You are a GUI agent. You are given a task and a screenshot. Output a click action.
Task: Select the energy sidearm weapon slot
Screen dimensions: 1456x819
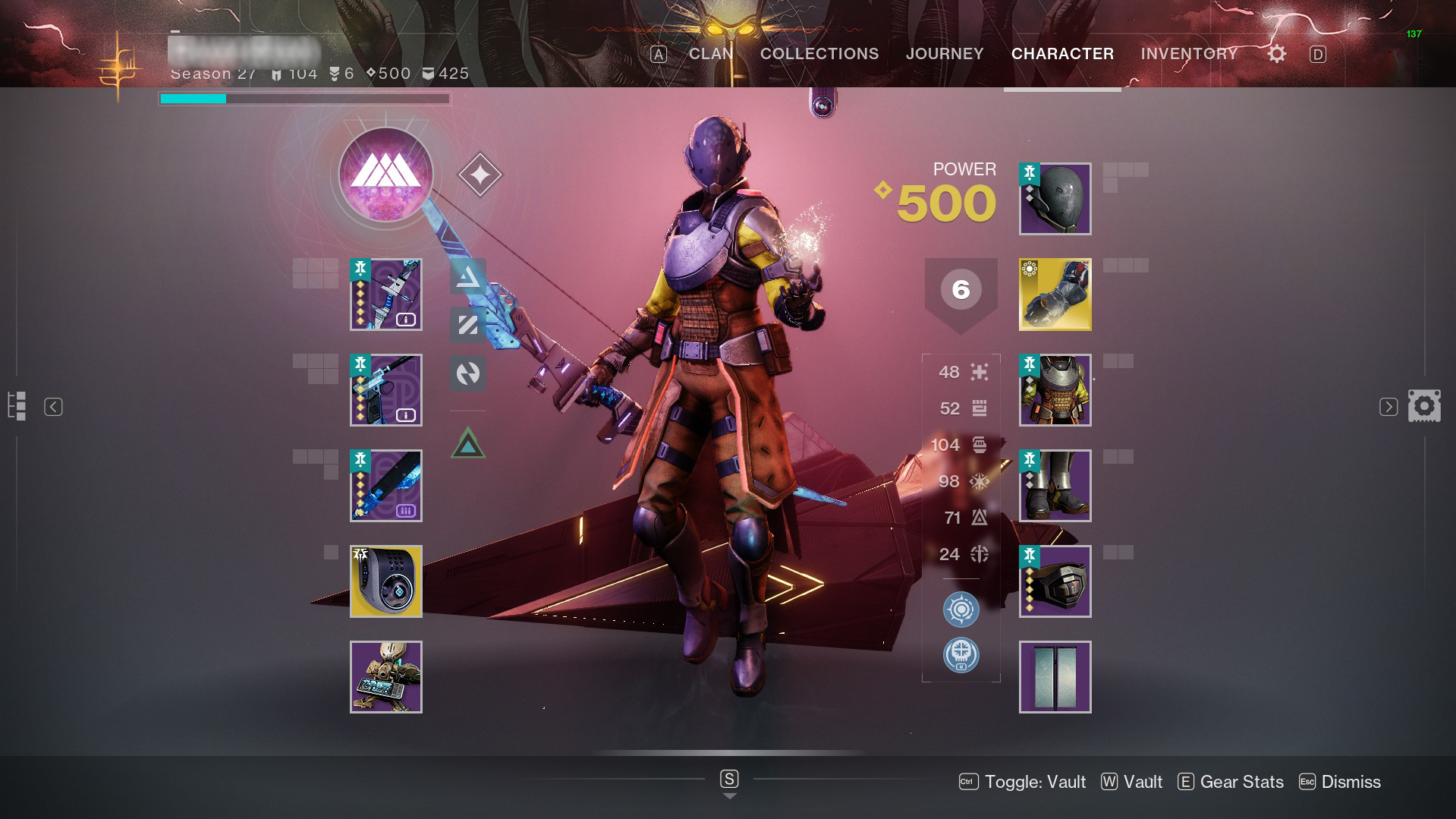pyautogui.click(x=386, y=390)
